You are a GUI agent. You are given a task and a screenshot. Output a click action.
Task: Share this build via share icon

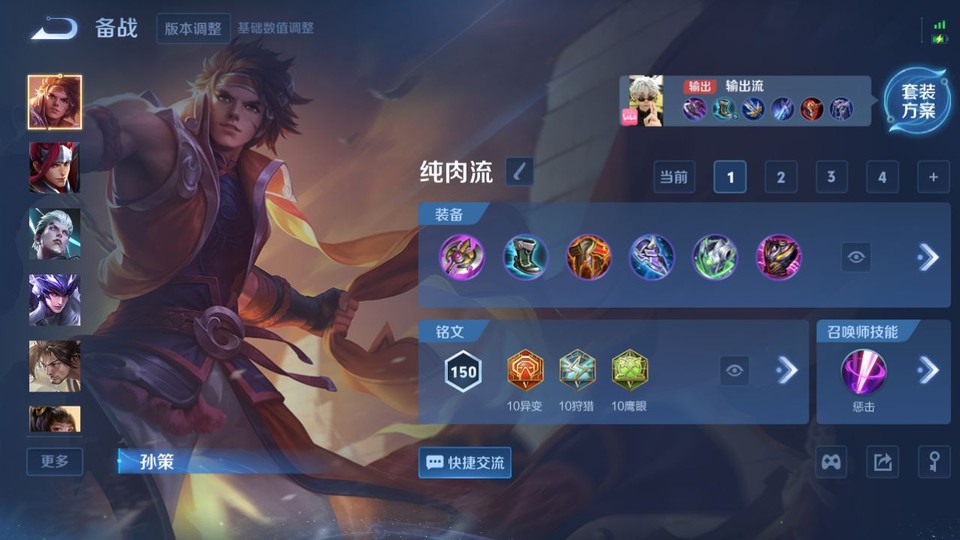(882, 462)
